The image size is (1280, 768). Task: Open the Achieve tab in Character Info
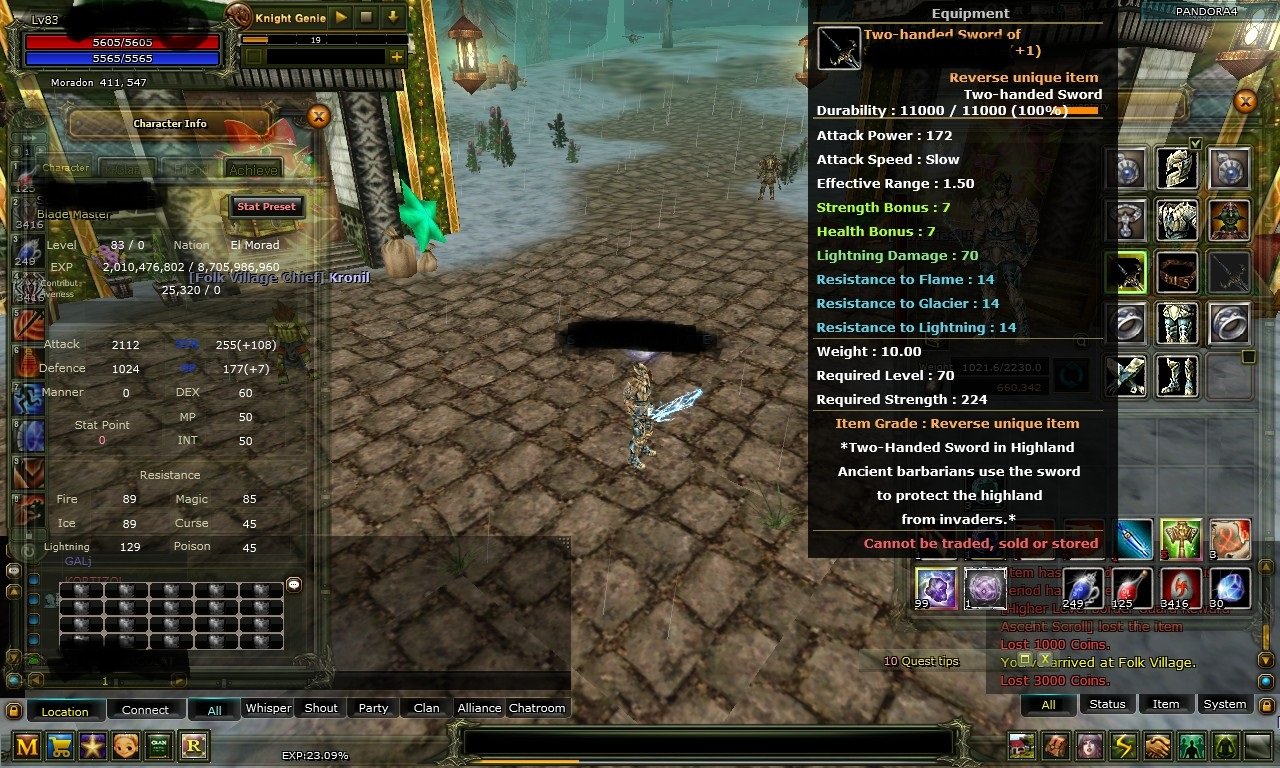click(x=254, y=169)
